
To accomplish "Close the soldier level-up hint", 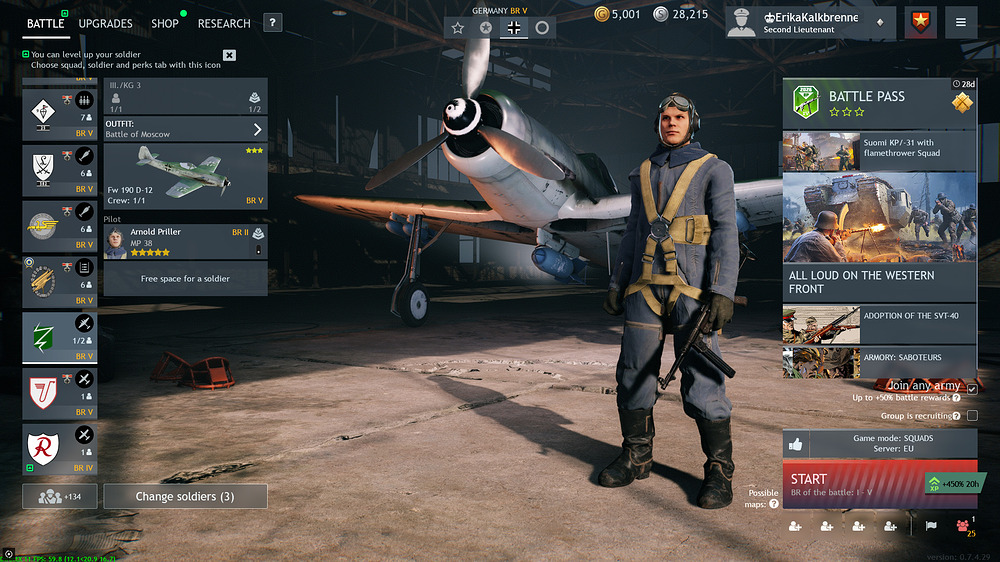I will coord(229,55).
